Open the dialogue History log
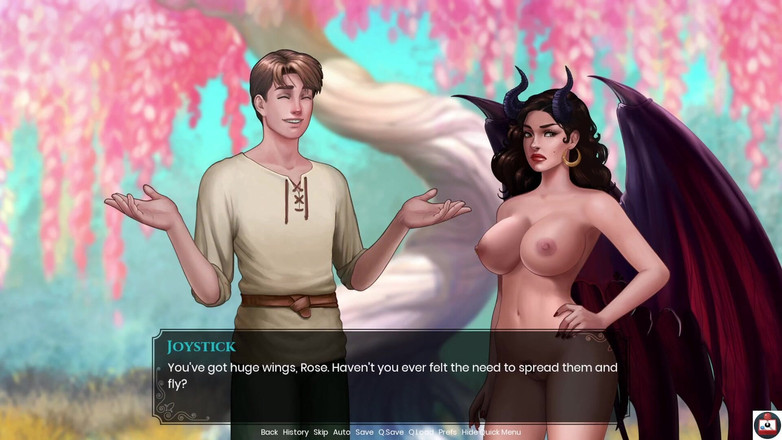 295,432
